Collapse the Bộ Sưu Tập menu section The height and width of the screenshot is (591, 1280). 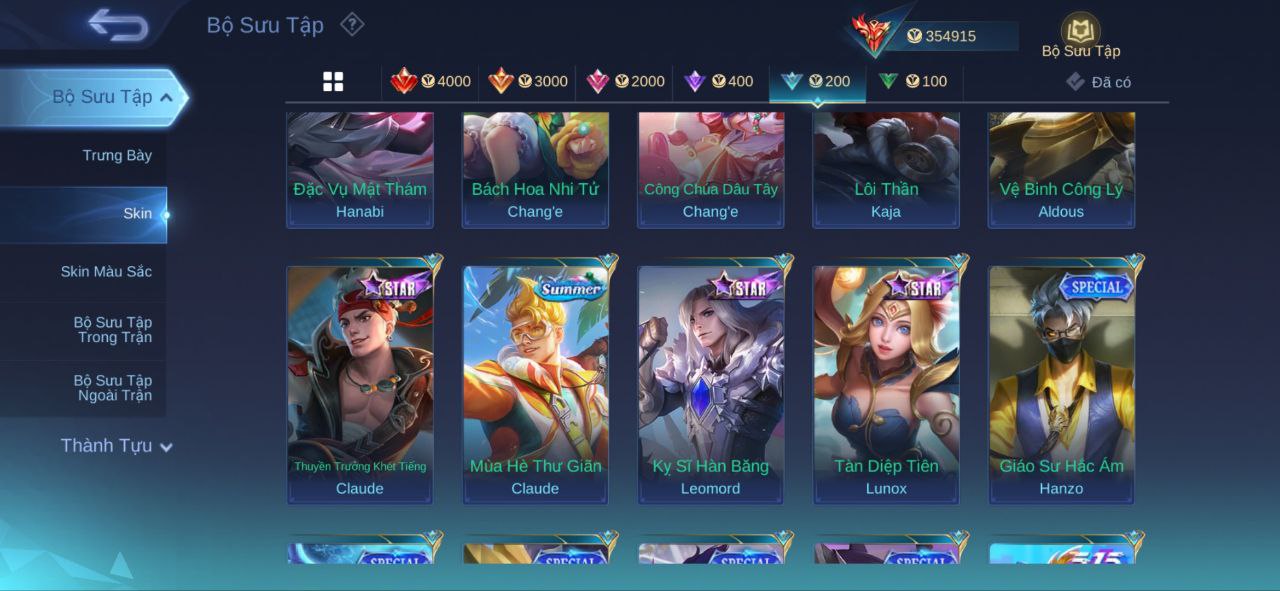pyautogui.click(x=166, y=97)
